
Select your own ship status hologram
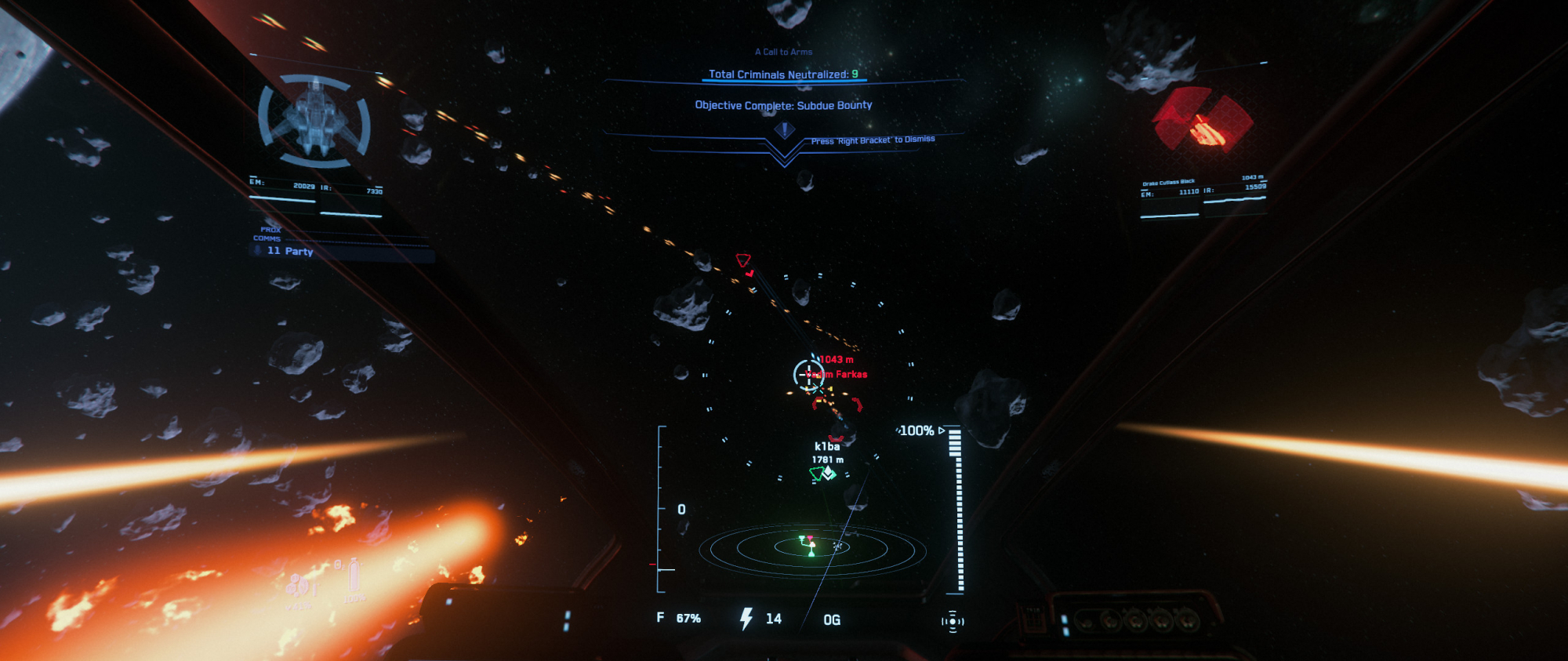click(315, 120)
